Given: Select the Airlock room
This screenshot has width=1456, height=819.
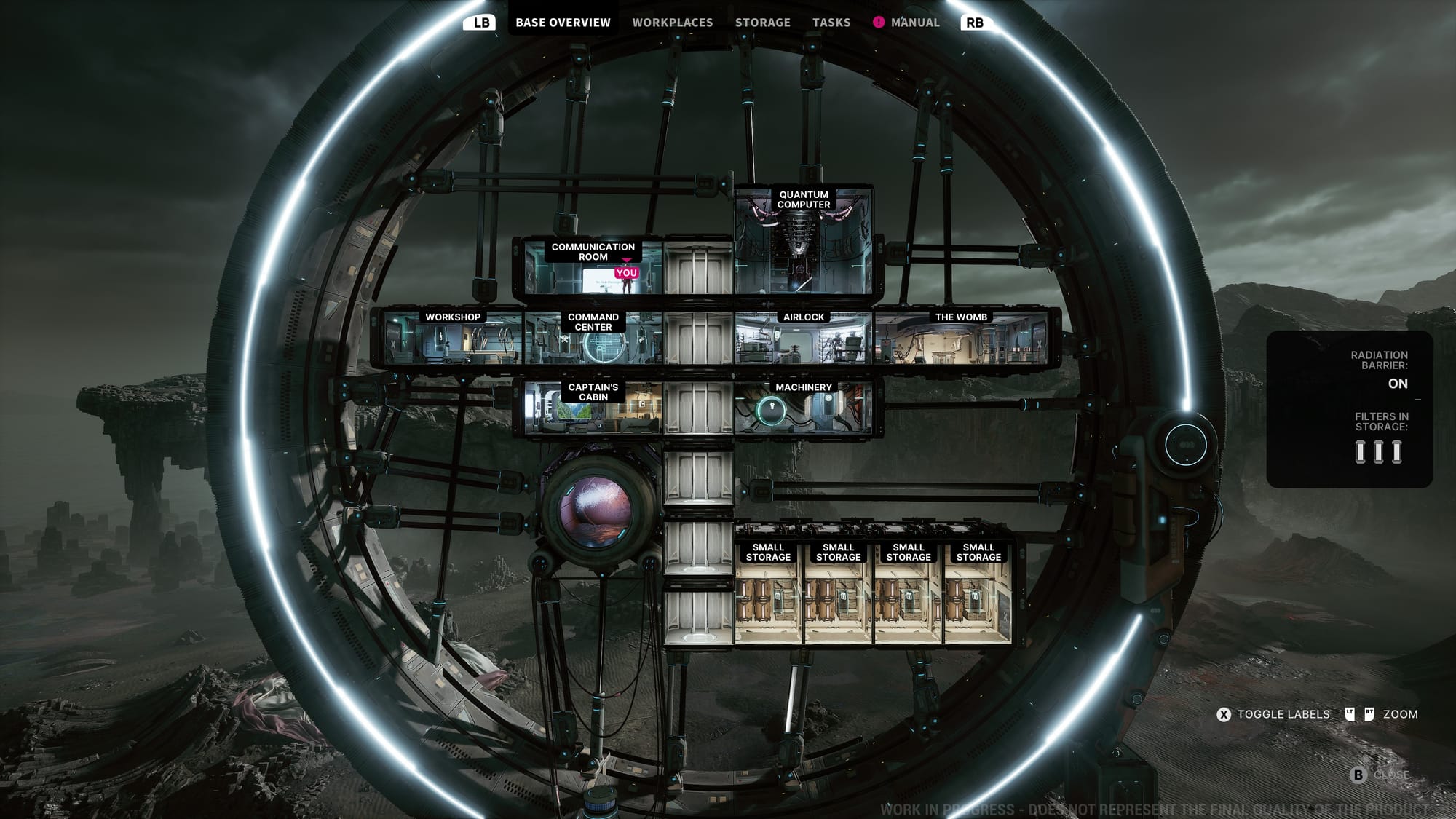Looking at the screenshot, I should [x=803, y=340].
